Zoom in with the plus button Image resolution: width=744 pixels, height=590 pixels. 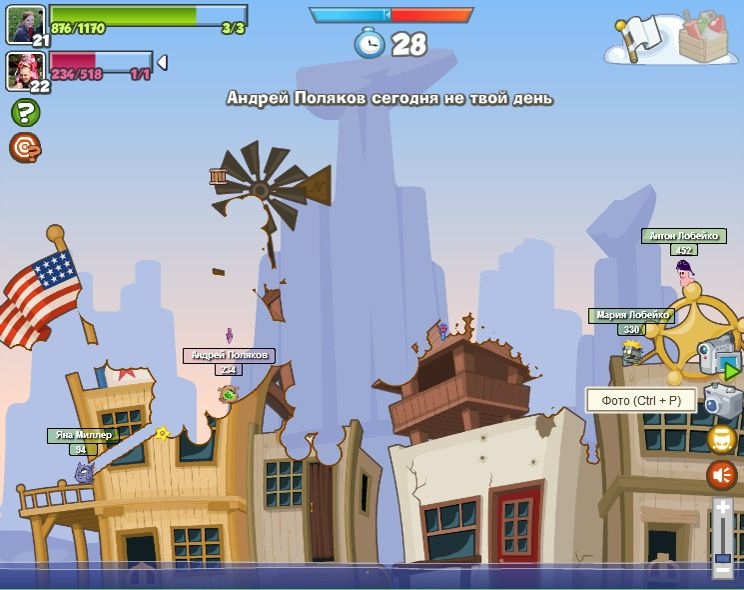(722, 508)
